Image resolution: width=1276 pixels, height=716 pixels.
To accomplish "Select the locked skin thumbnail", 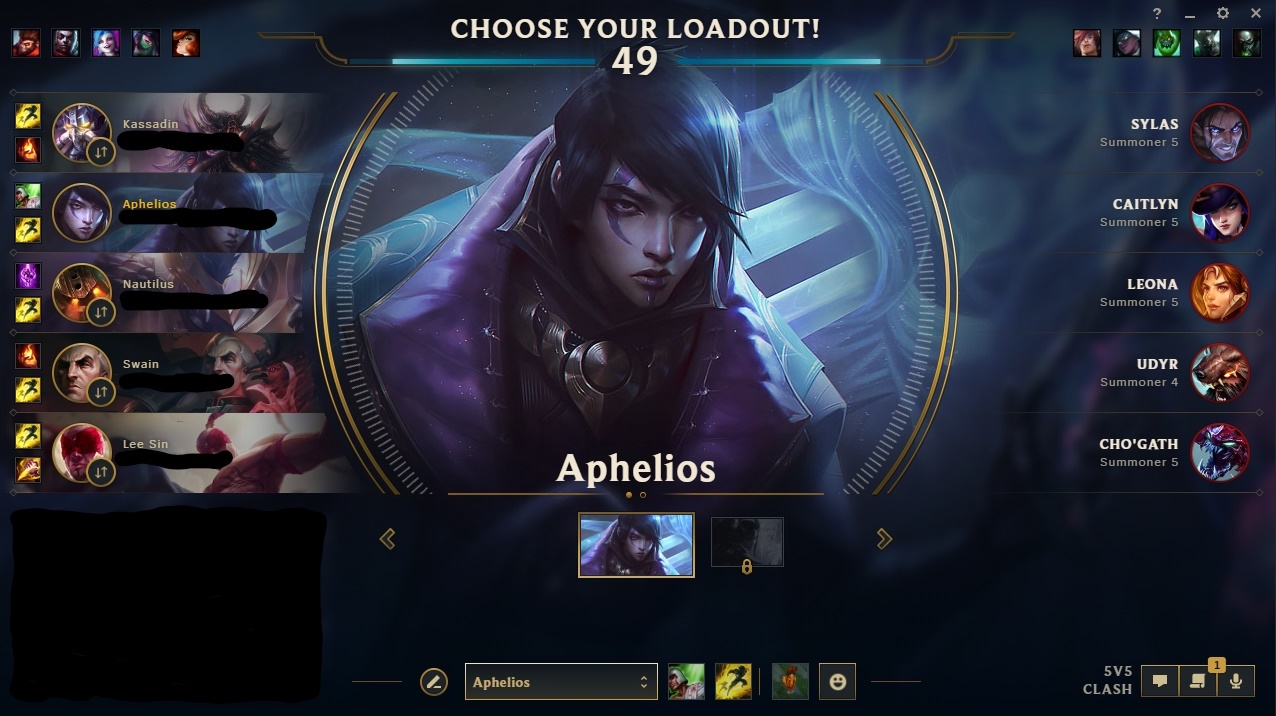I will pyautogui.click(x=747, y=543).
